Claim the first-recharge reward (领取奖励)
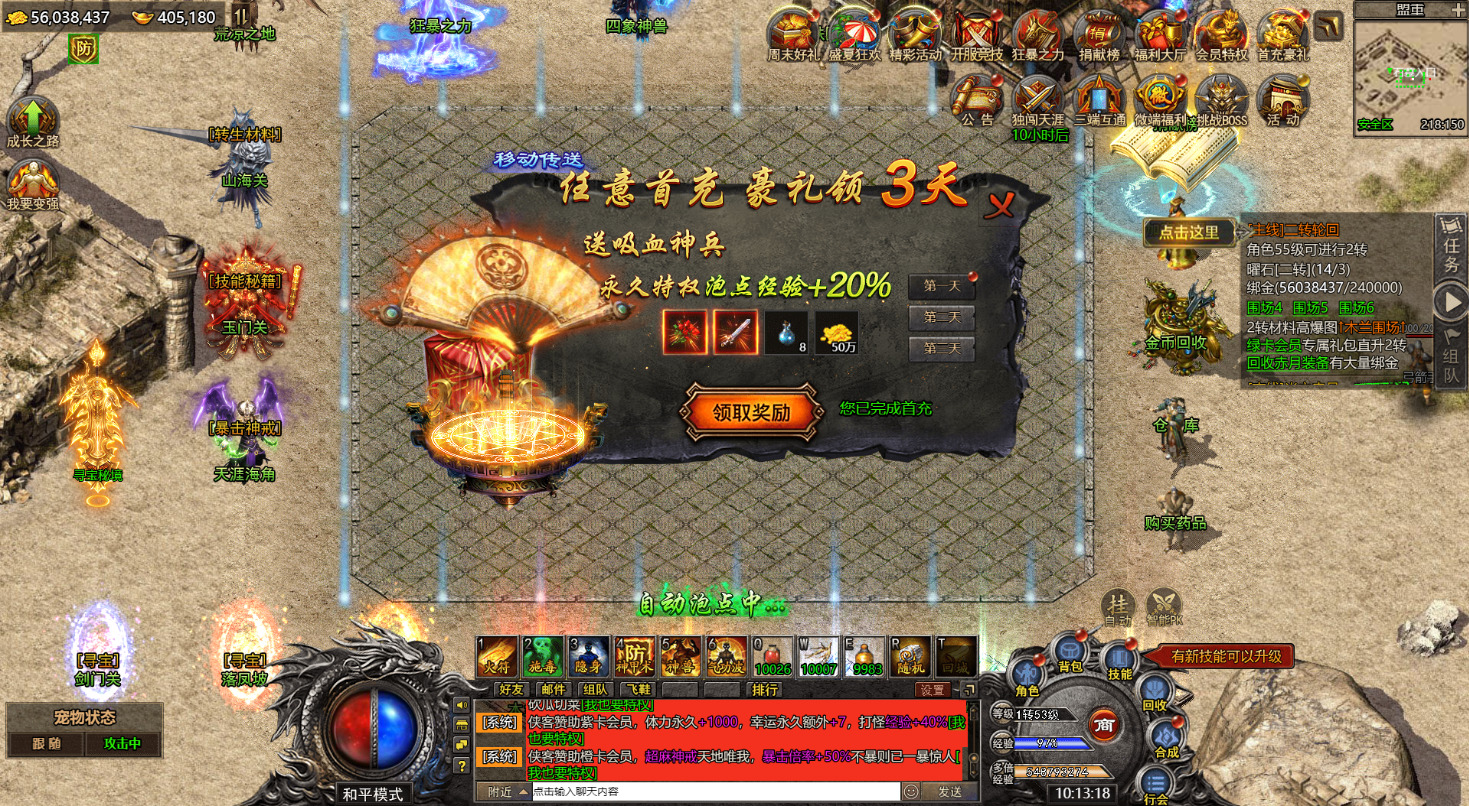 [750, 413]
